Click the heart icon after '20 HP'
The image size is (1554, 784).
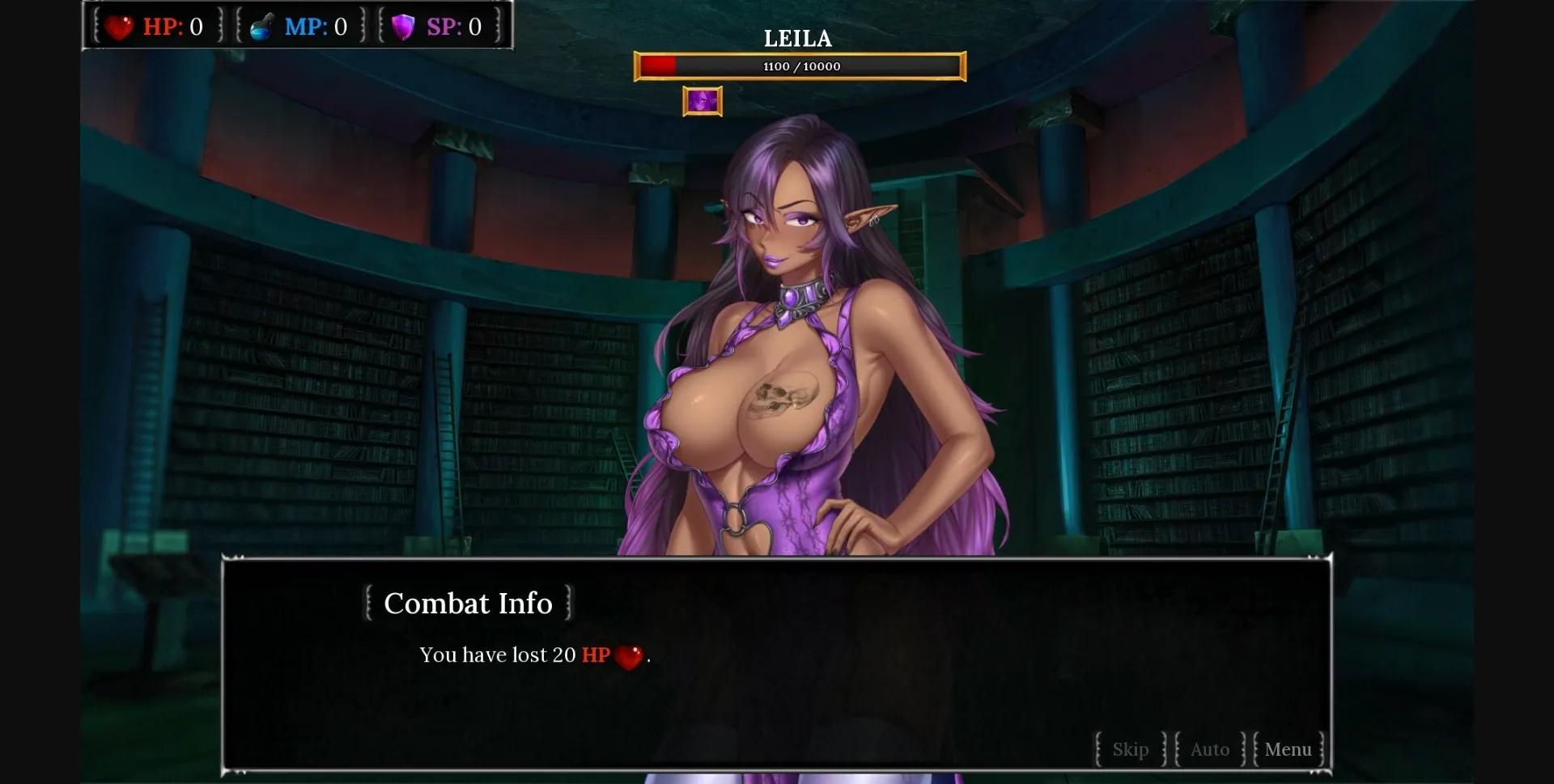pyautogui.click(x=631, y=657)
